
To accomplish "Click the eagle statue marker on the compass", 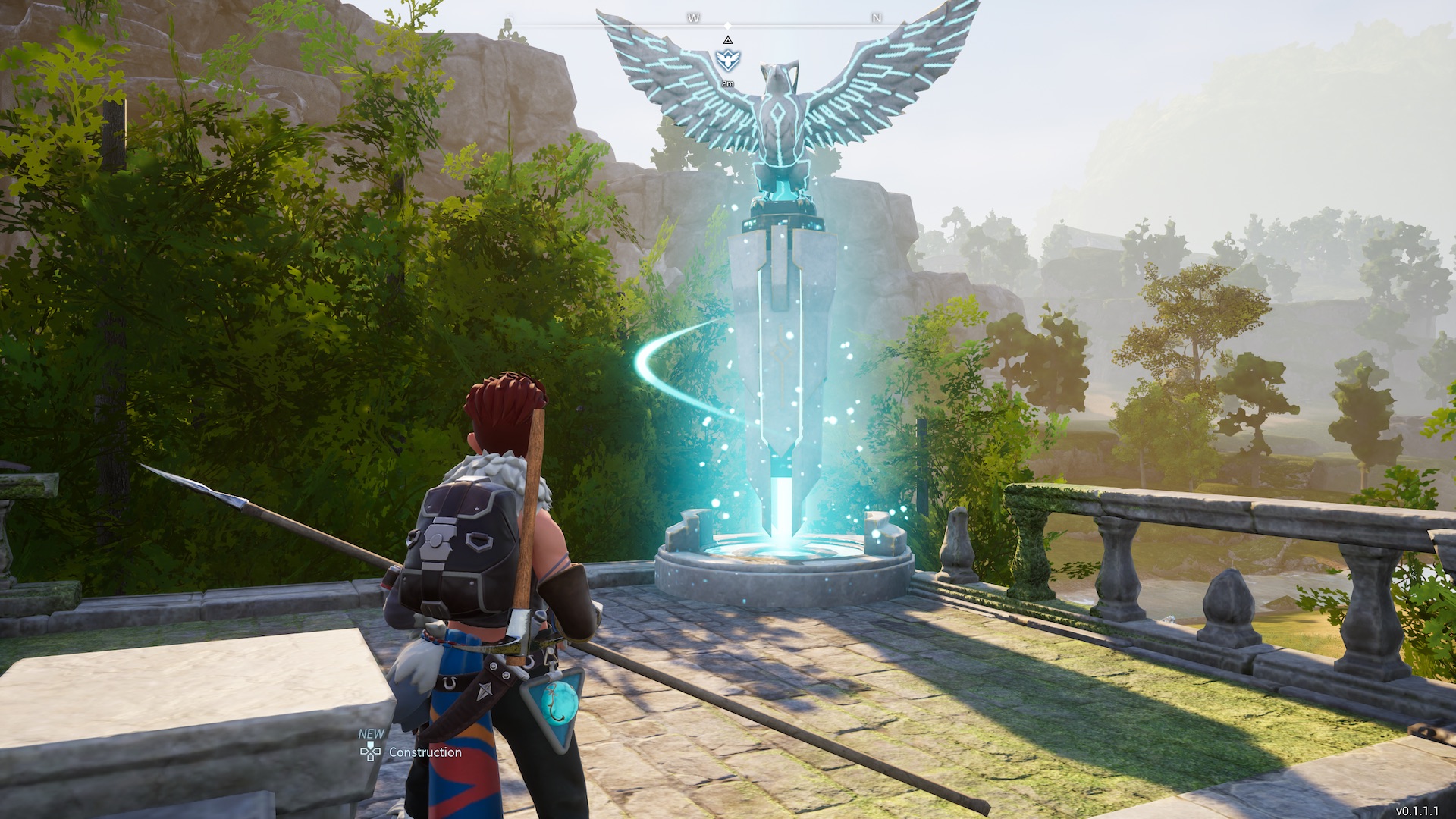I will pyautogui.click(x=727, y=60).
